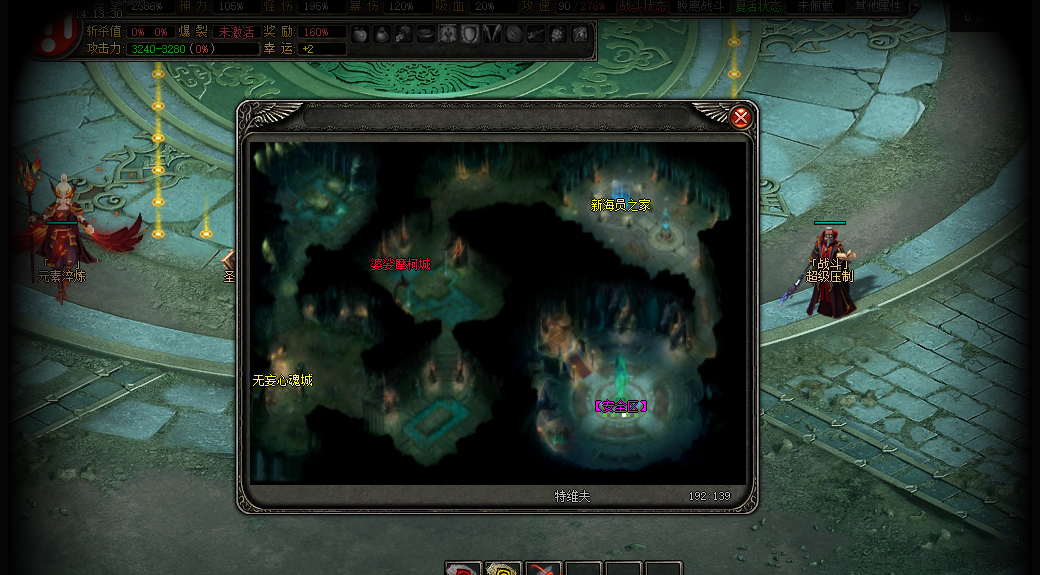Close the world map window
The image size is (1040, 575).
(741, 118)
